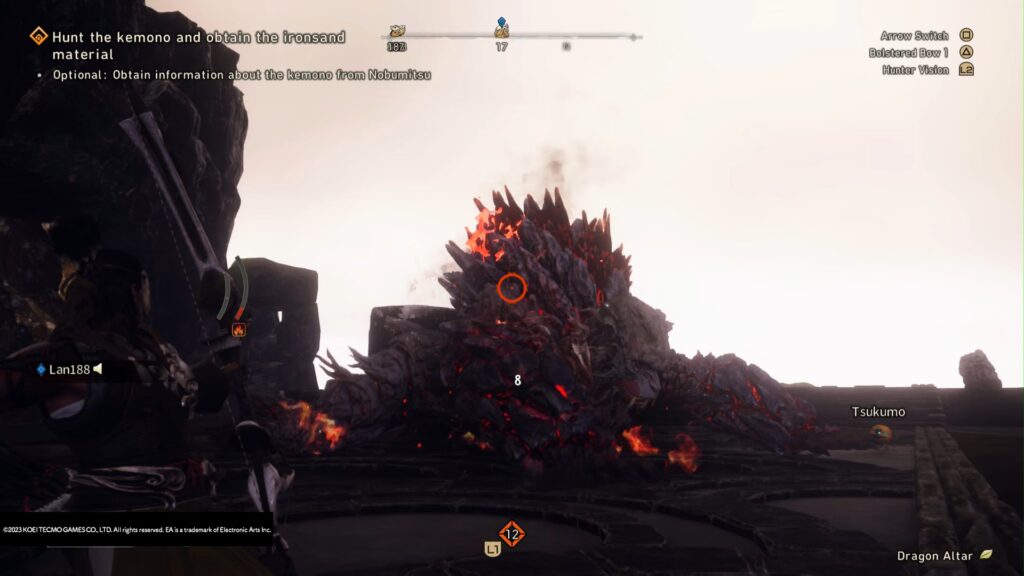Choose the Arrow Switch action label
This screenshot has width=1024, height=576.
914,36
